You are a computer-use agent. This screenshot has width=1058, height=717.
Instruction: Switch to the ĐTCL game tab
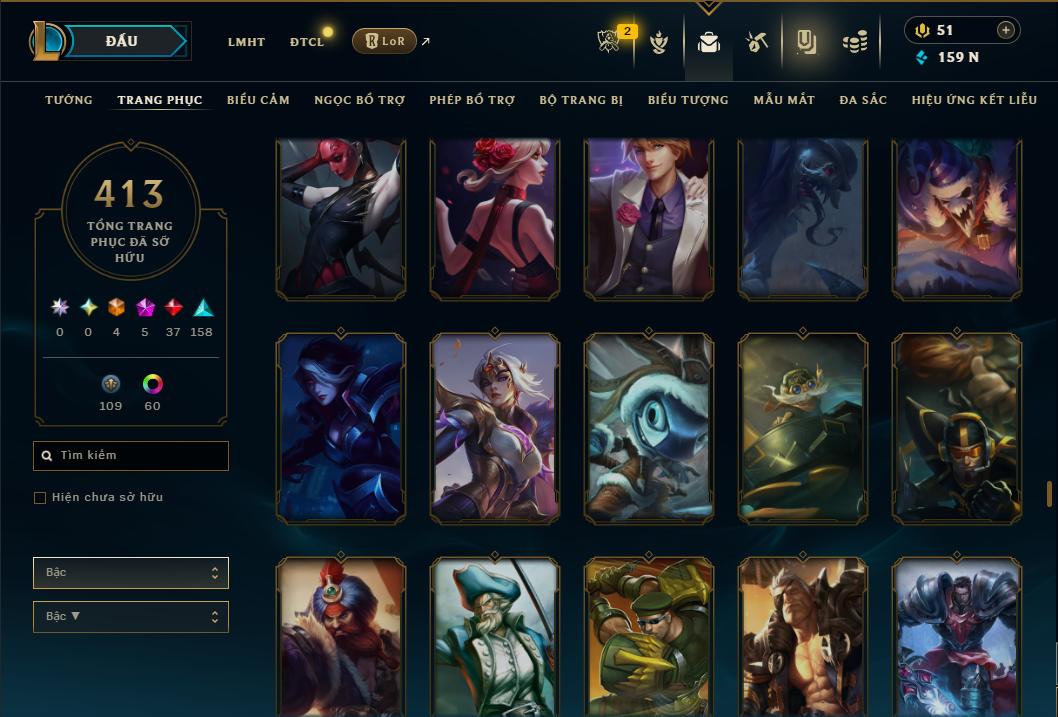pyautogui.click(x=307, y=42)
